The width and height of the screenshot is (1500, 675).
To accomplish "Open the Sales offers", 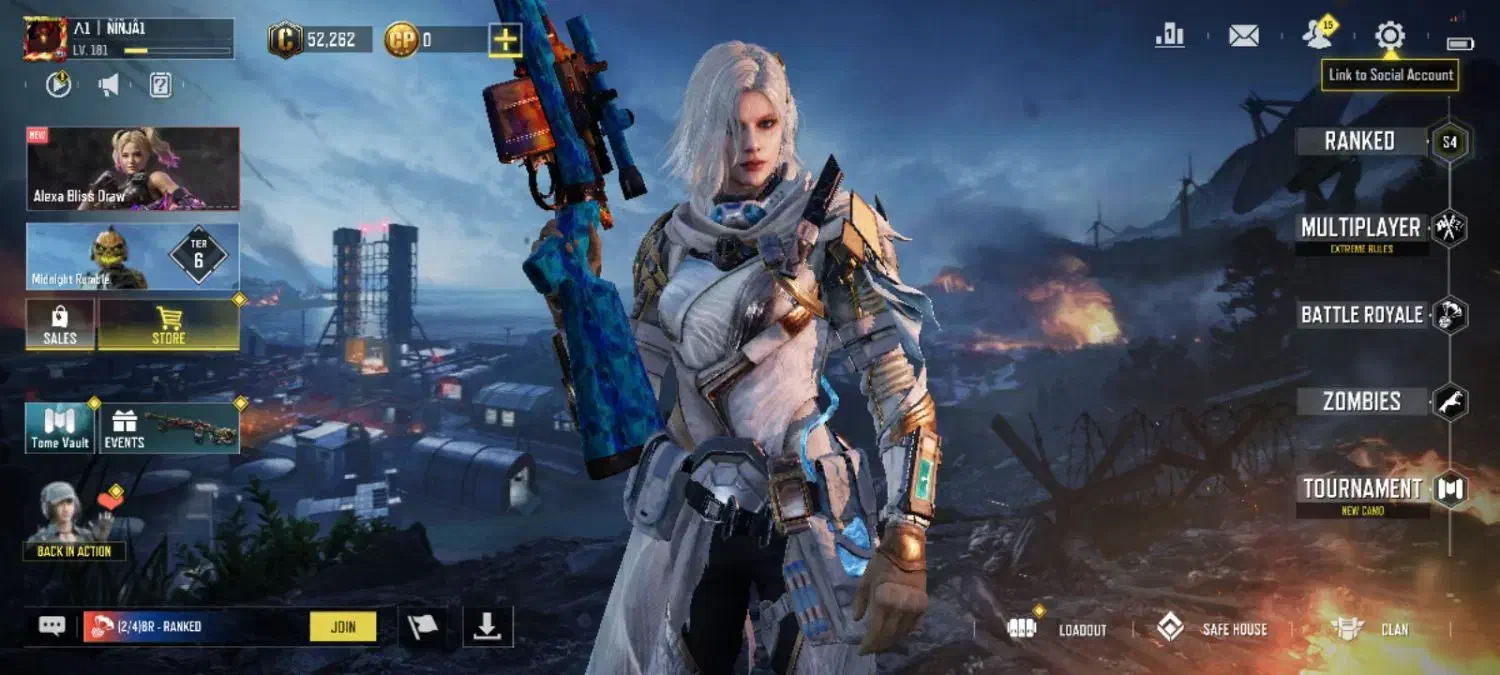I will 60,325.
